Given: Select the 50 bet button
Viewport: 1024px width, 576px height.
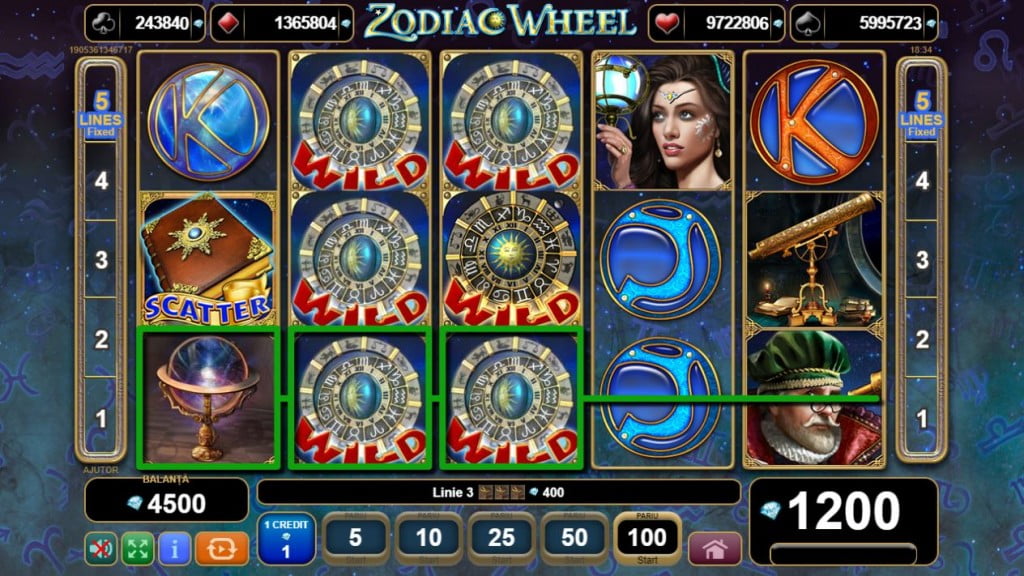Looking at the screenshot, I should tap(574, 540).
